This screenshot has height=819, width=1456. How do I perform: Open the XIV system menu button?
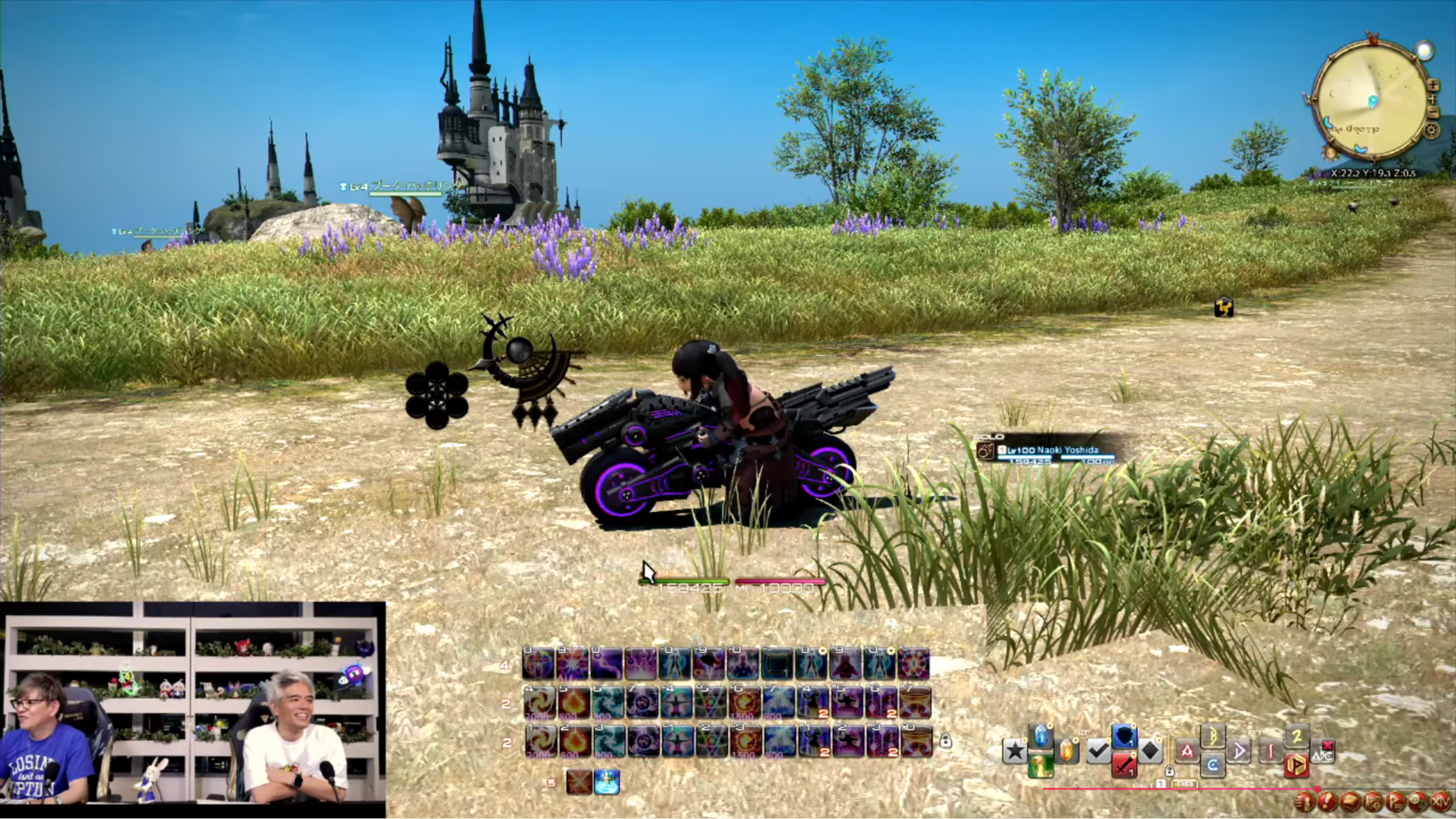click(x=1440, y=802)
